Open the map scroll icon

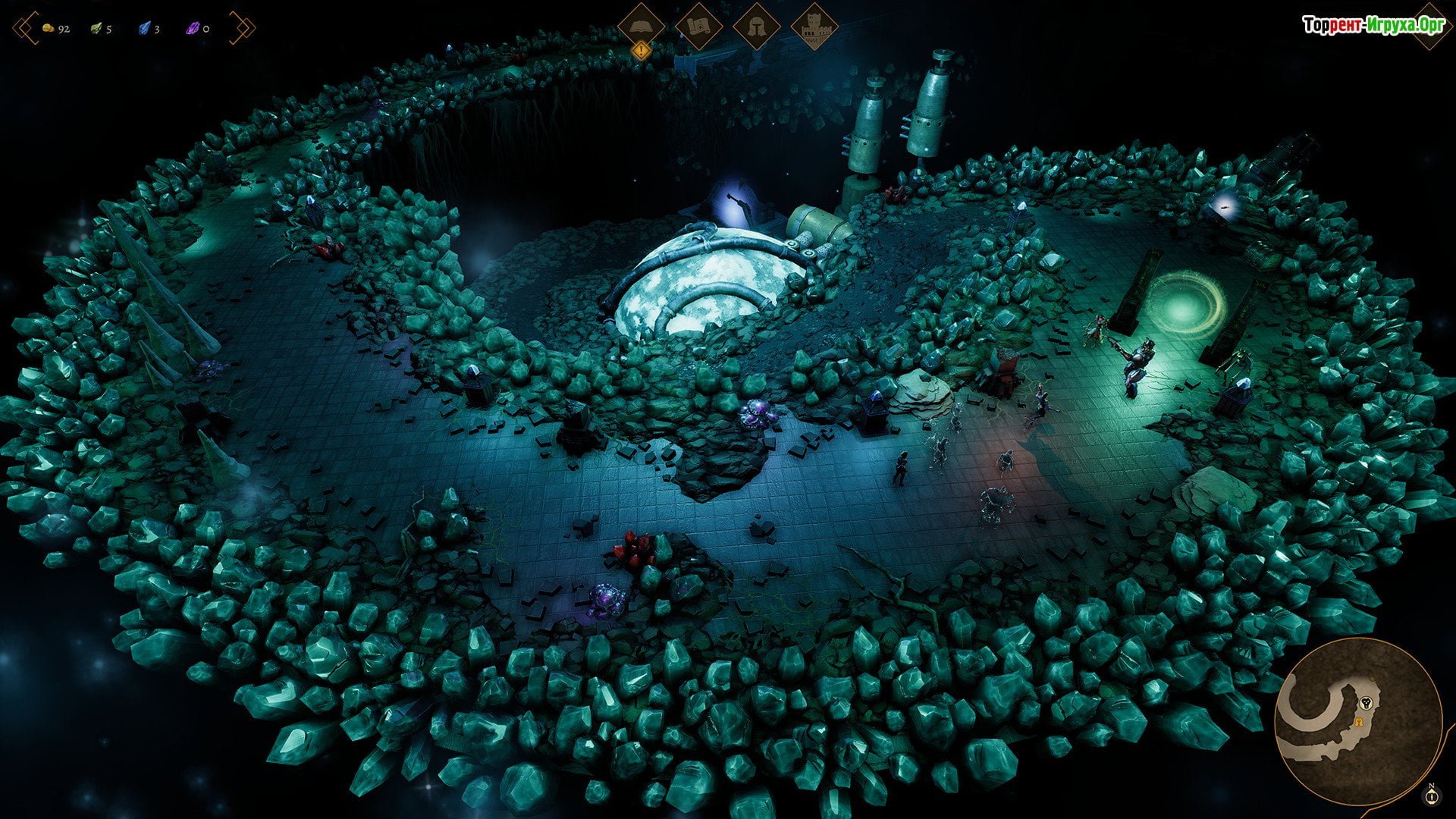(699, 27)
